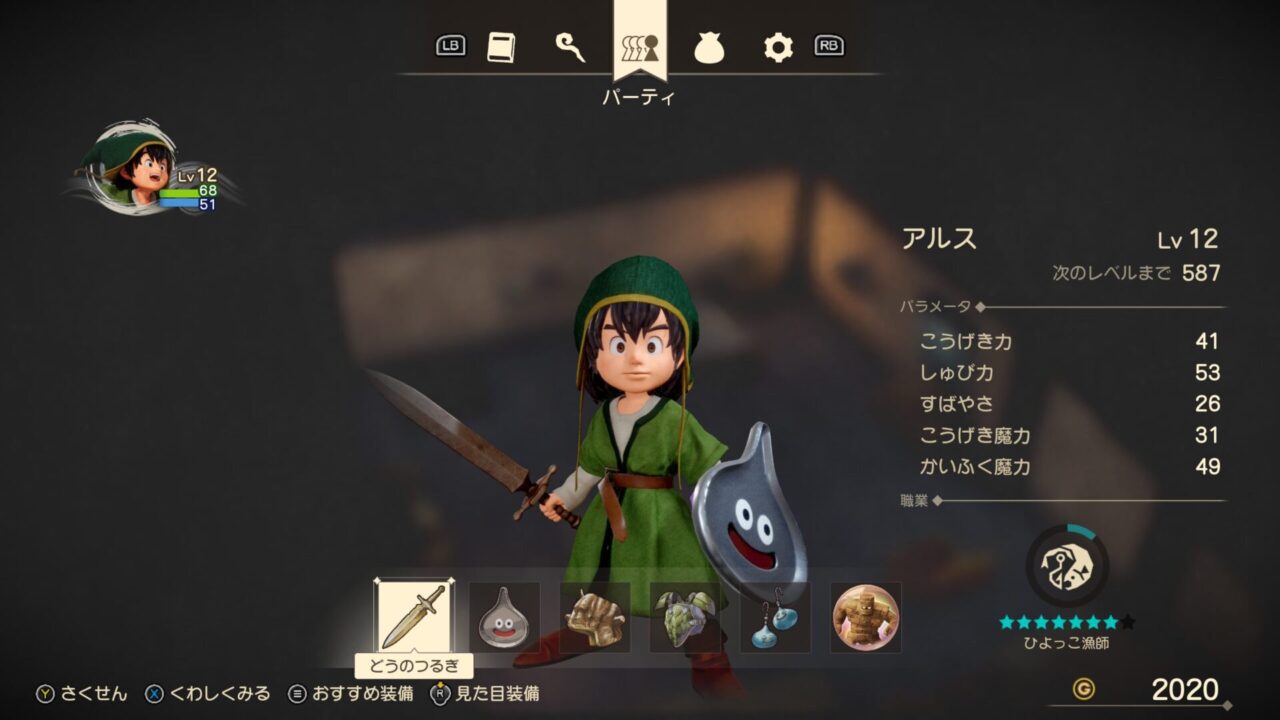The height and width of the screenshot is (720, 1280).
Task: Select the golden gauntlet equipment slot
Action: point(595,617)
